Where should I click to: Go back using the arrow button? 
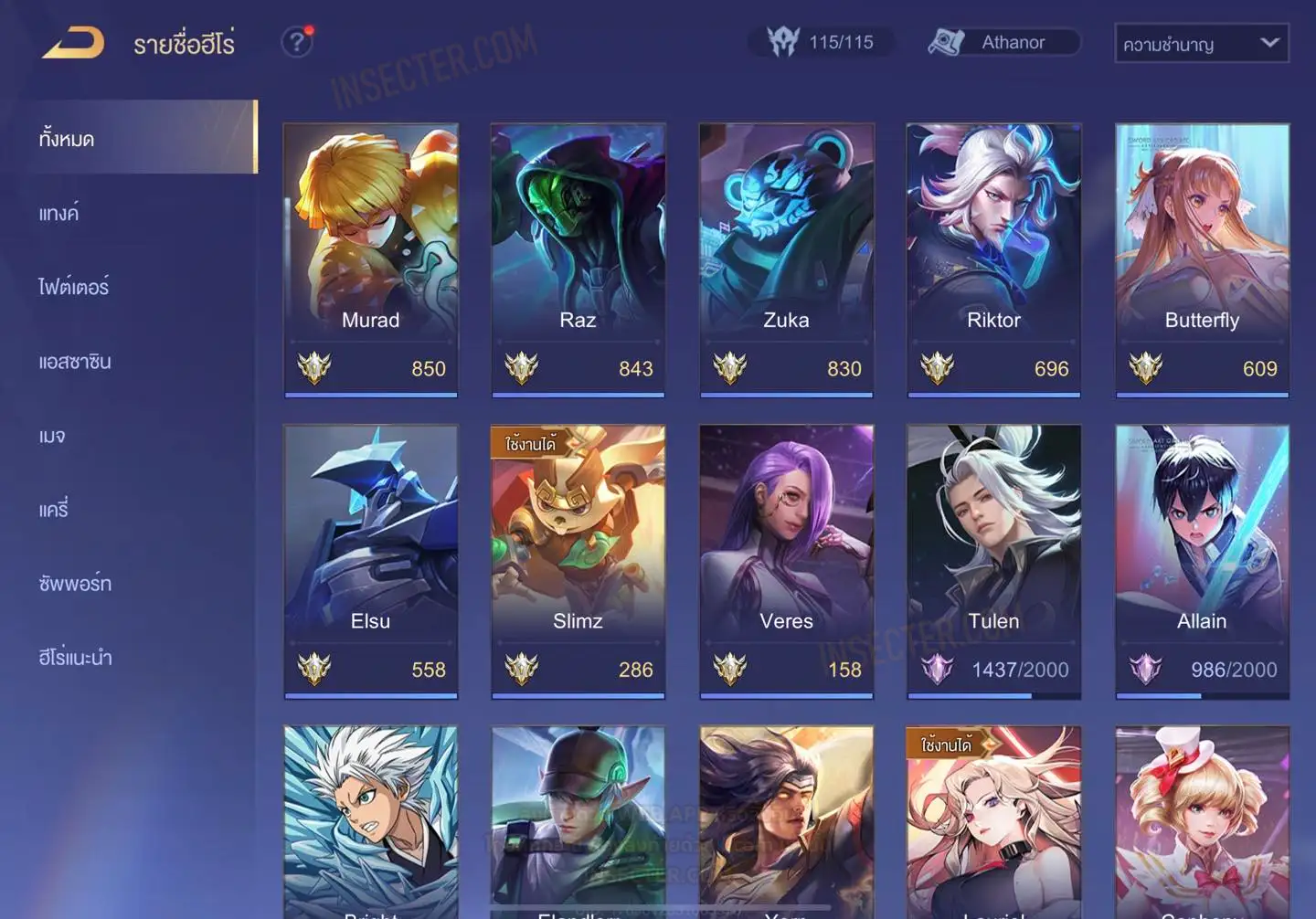pos(73,43)
